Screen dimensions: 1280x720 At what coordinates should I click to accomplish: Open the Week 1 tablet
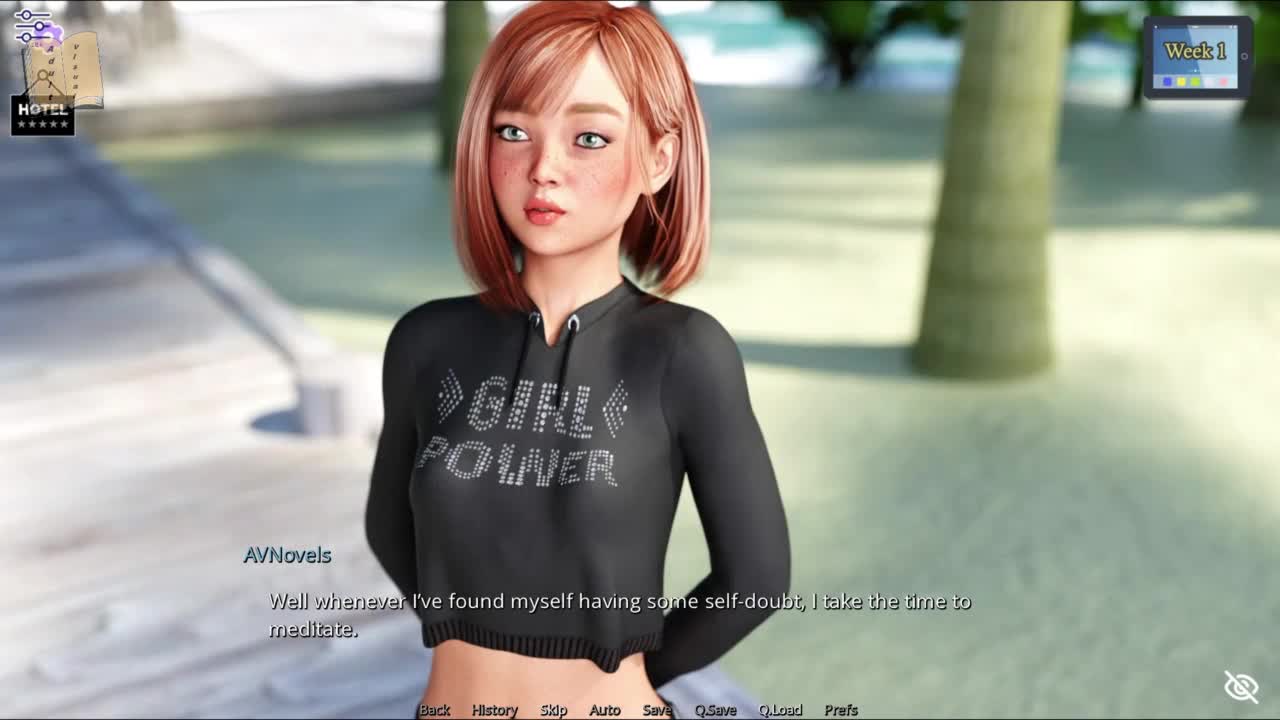click(x=1197, y=57)
